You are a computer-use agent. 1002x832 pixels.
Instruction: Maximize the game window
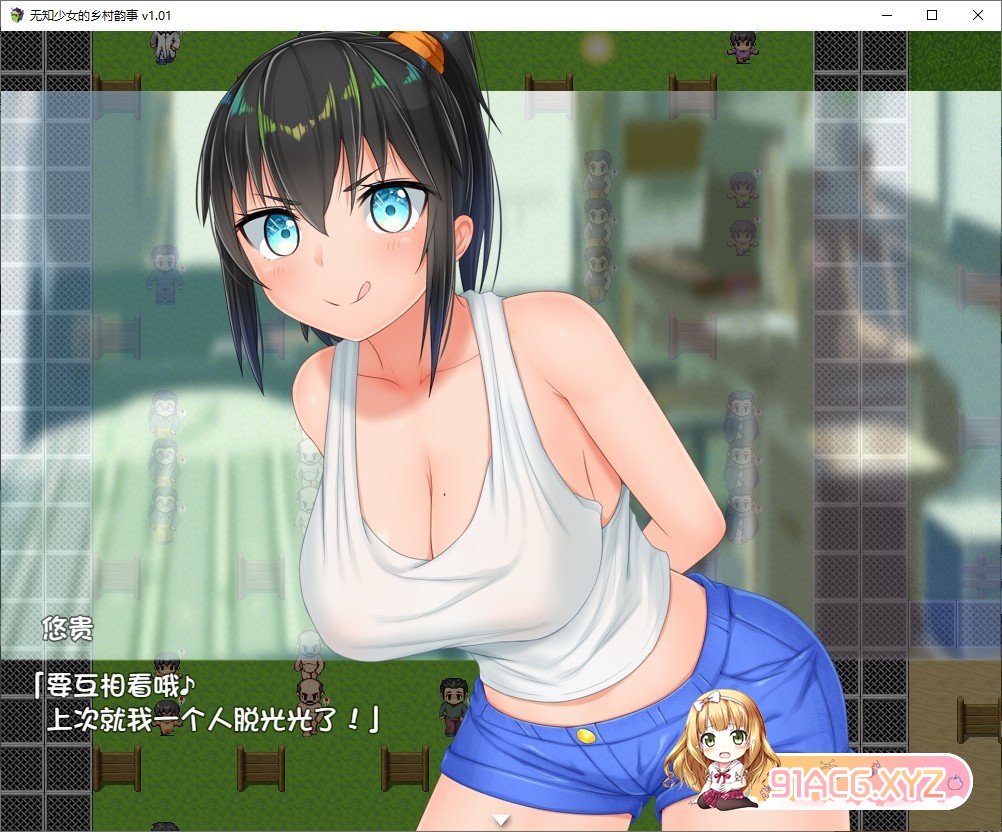(x=932, y=15)
